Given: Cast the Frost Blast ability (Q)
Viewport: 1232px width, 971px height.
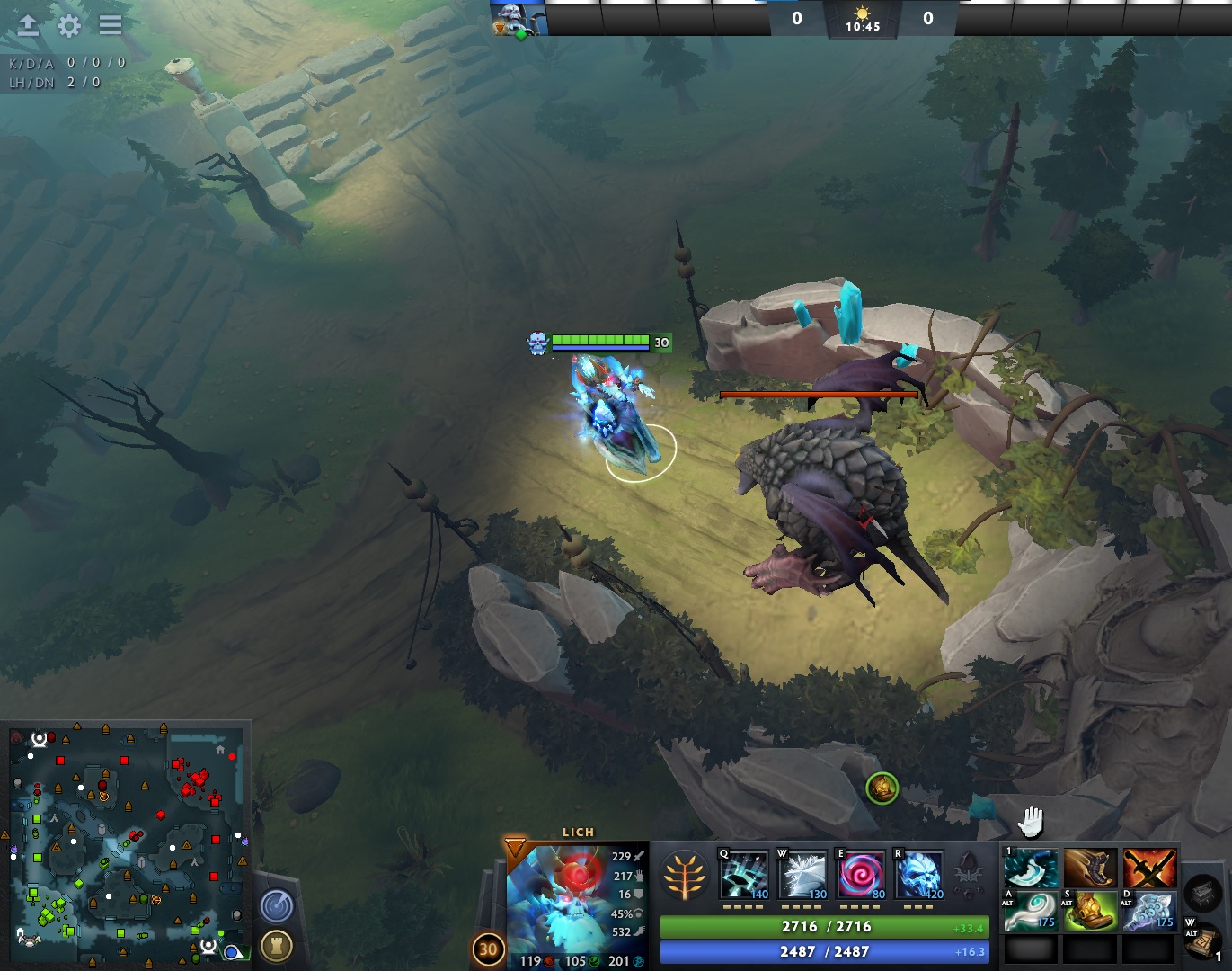Looking at the screenshot, I should (x=744, y=874).
